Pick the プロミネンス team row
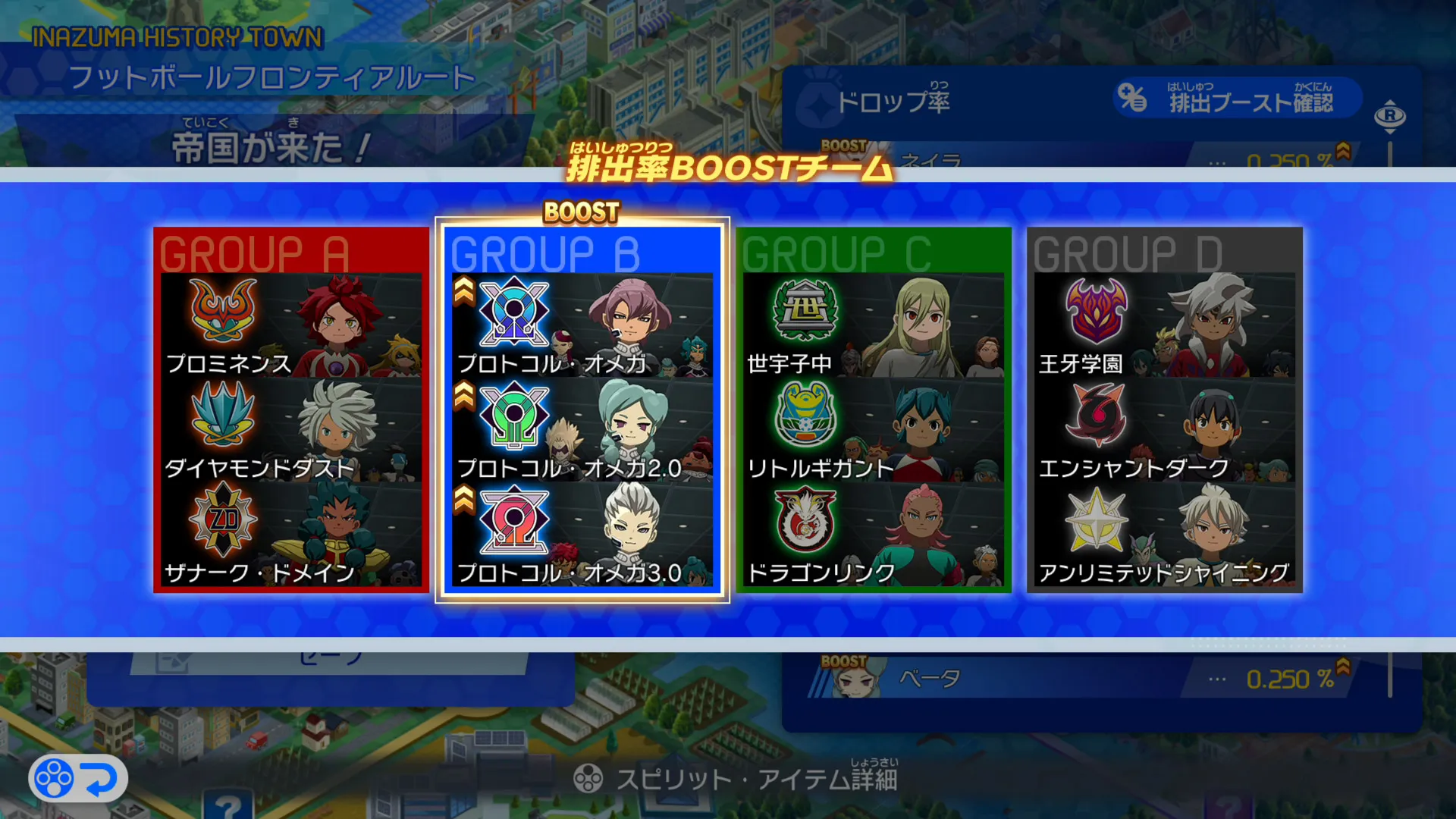The width and height of the screenshot is (1456, 819). coord(291,325)
